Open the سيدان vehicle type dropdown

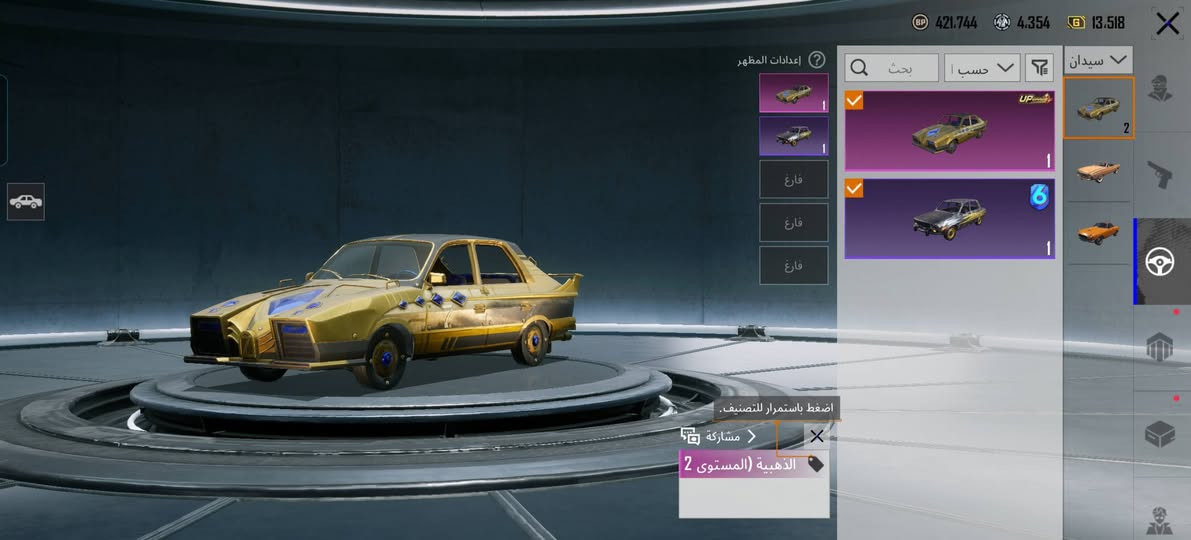point(1098,60)
